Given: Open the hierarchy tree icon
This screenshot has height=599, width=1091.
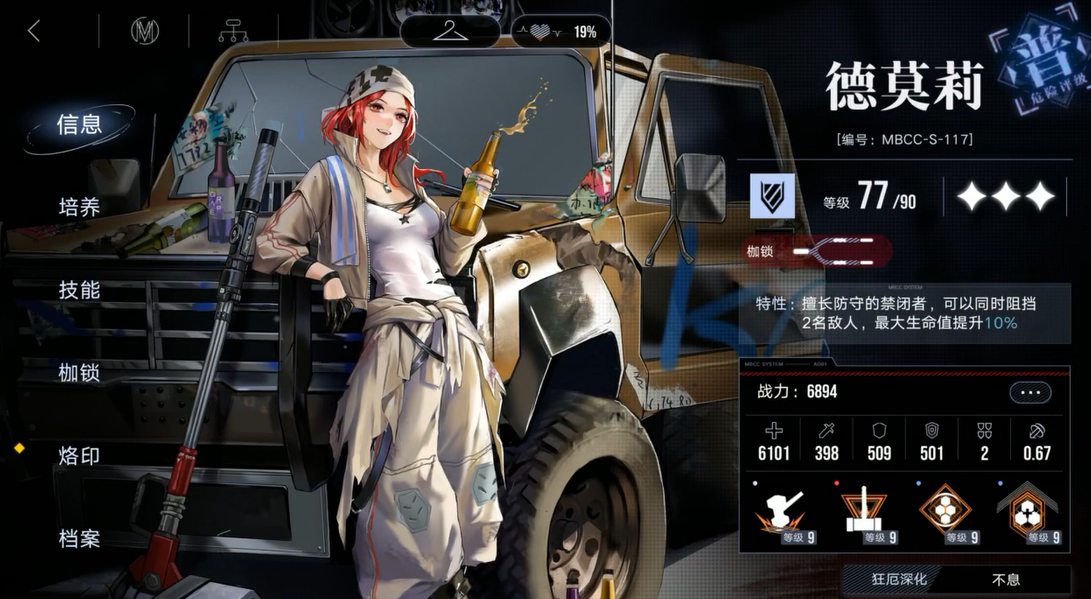Looking at the screenshot, I should coord(233,31).
